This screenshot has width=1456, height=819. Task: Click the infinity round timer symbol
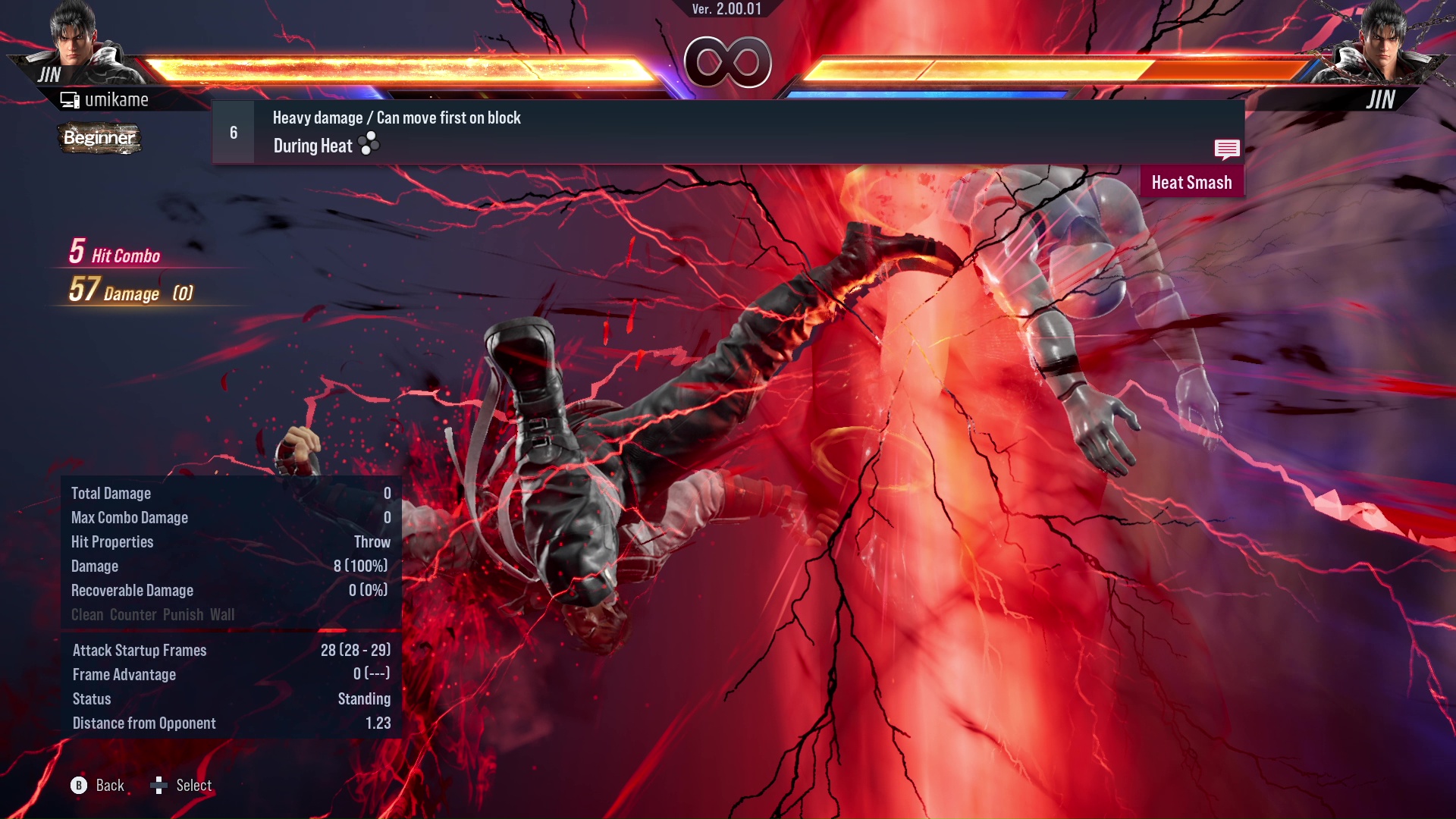click(x=726, y=62)
